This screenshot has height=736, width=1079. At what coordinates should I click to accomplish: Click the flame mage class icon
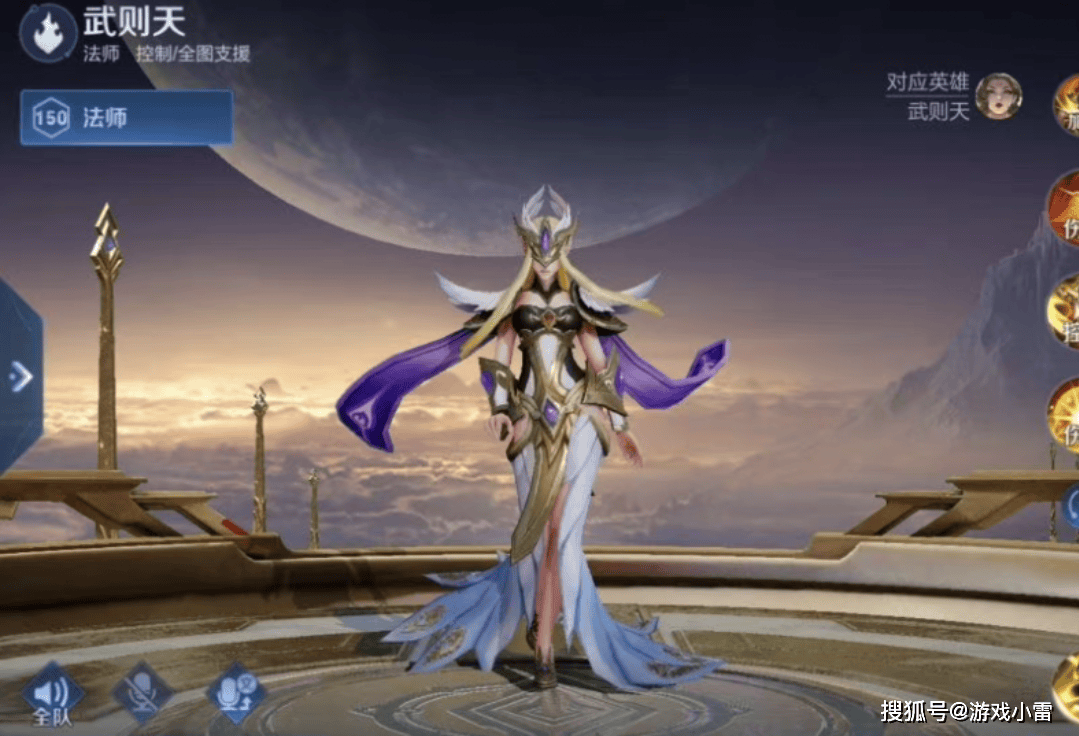coord(48,33)
